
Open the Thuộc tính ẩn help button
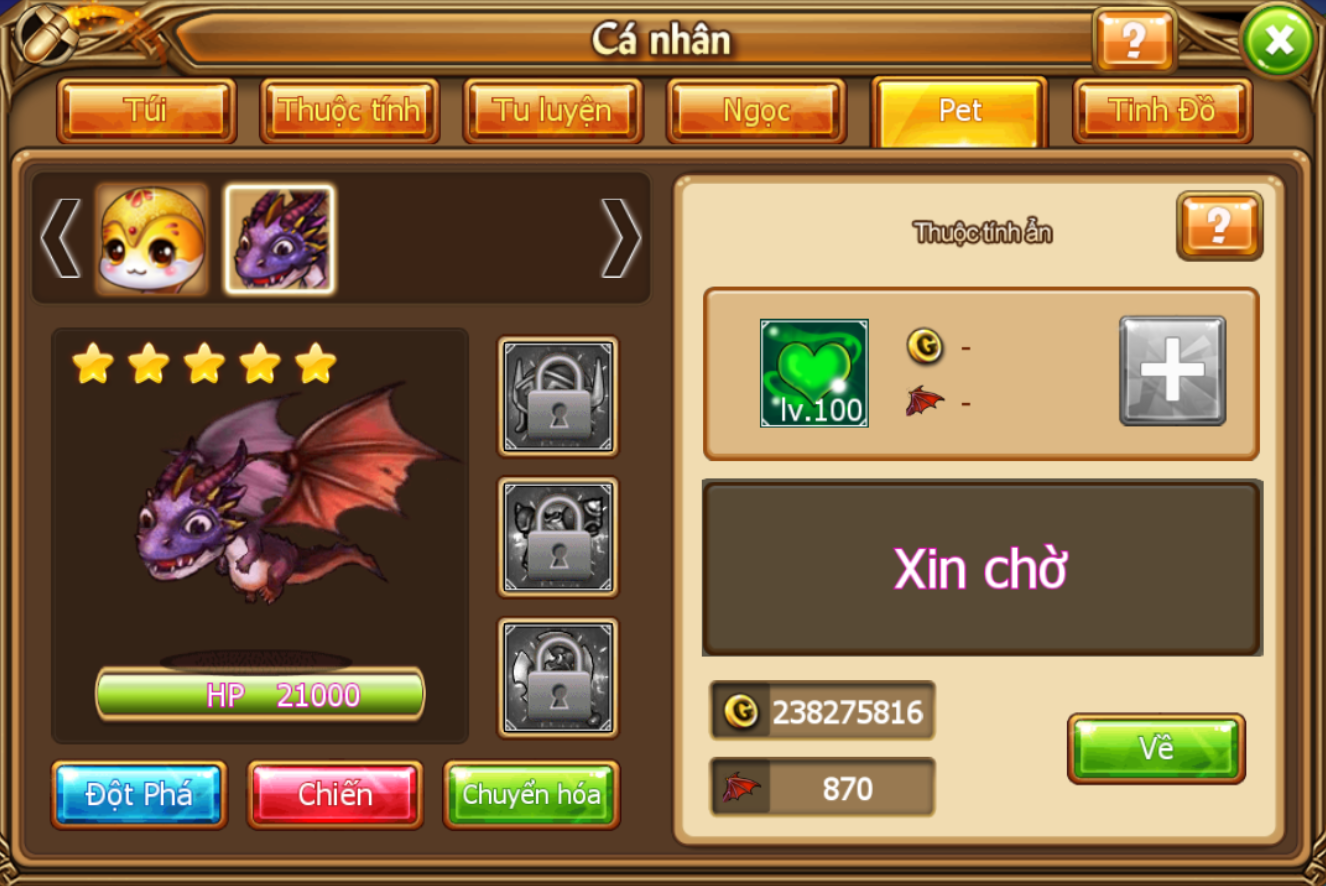pyautogui.click(x=1219, y=226)
